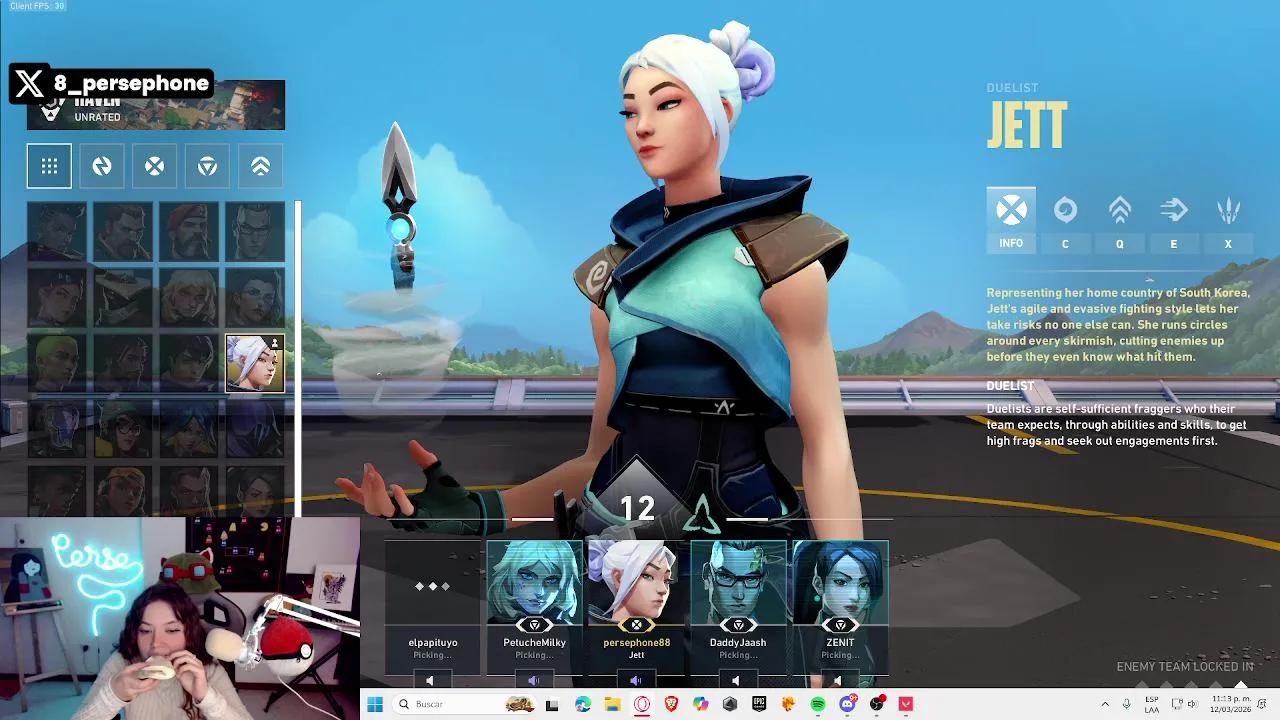Mute DaddyJaash's voice with the speaker toggle

coord(735,680)
